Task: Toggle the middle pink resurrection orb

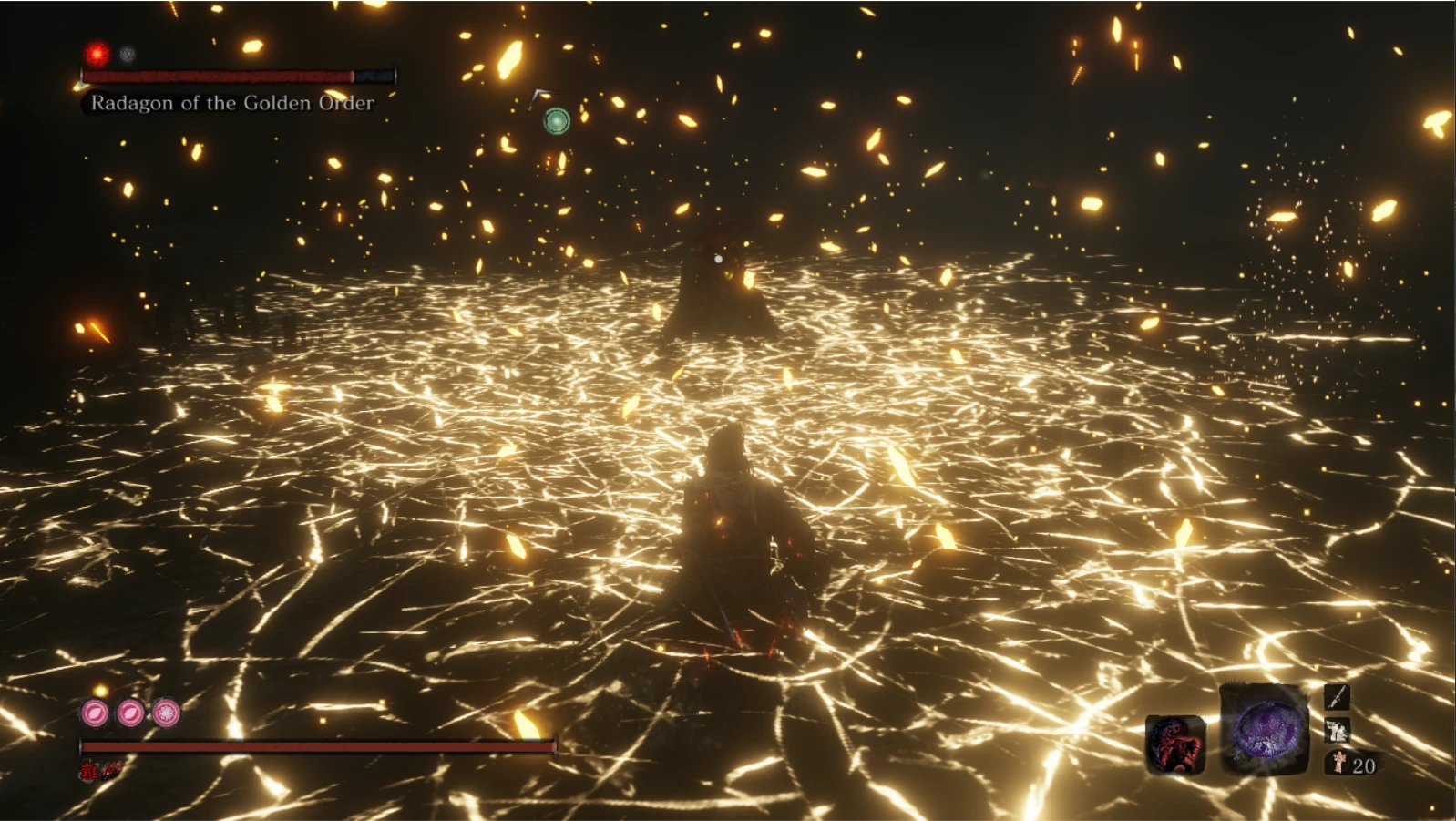Action: [x=130, y=713]
